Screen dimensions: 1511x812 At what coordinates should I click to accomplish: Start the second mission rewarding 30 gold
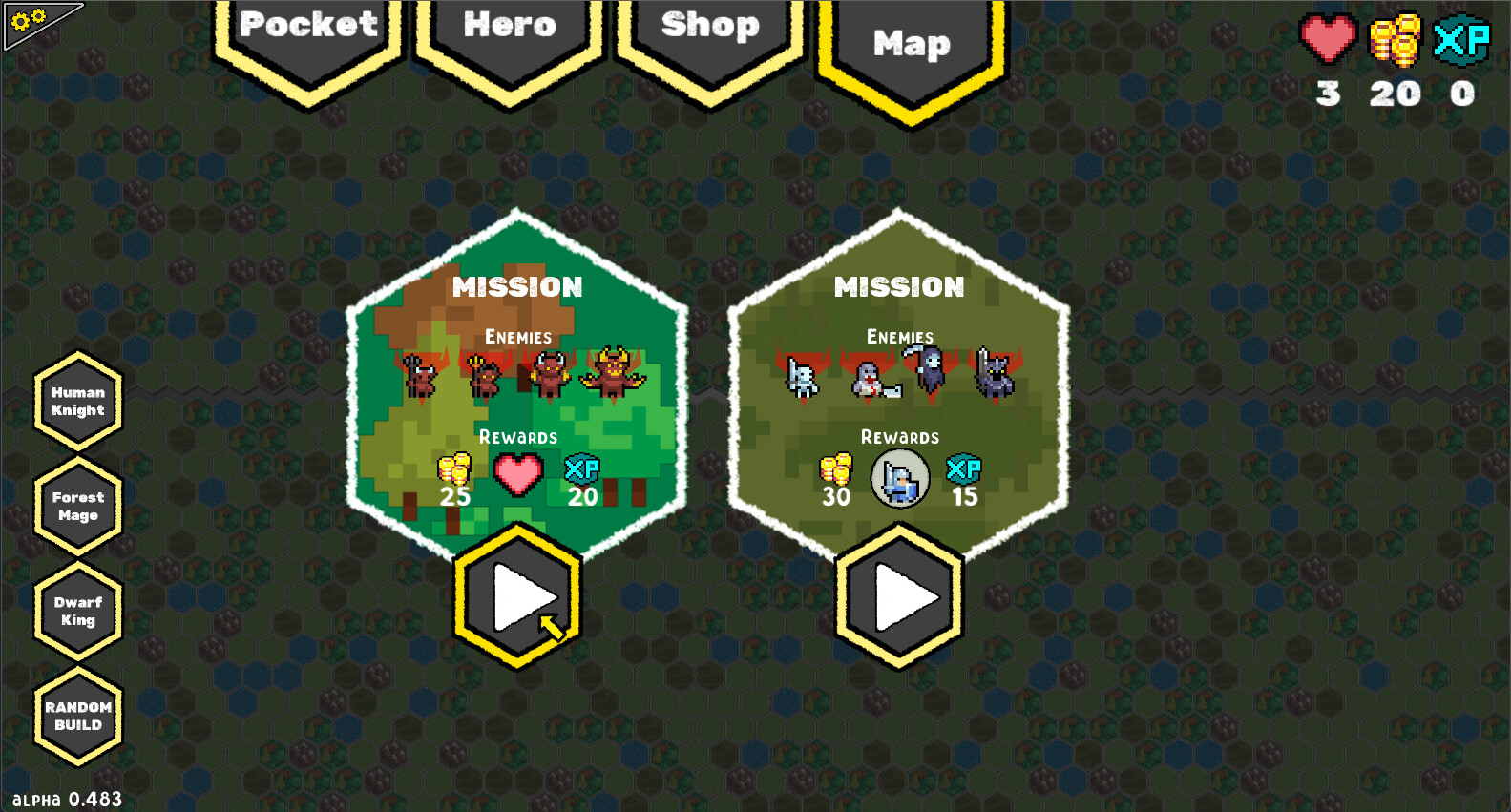point(898,596)
